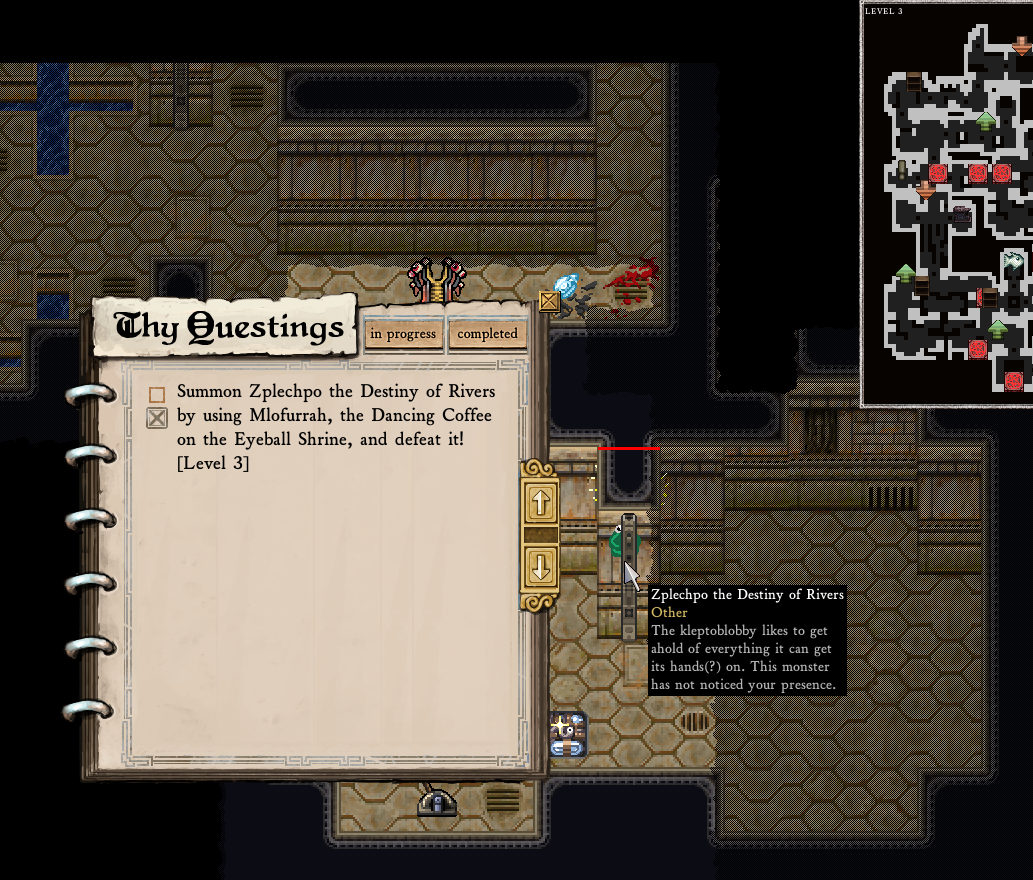Switch to the in progress quests tab
The image size is (1033, 880).
pyautogui.click(x=403, y=334)
